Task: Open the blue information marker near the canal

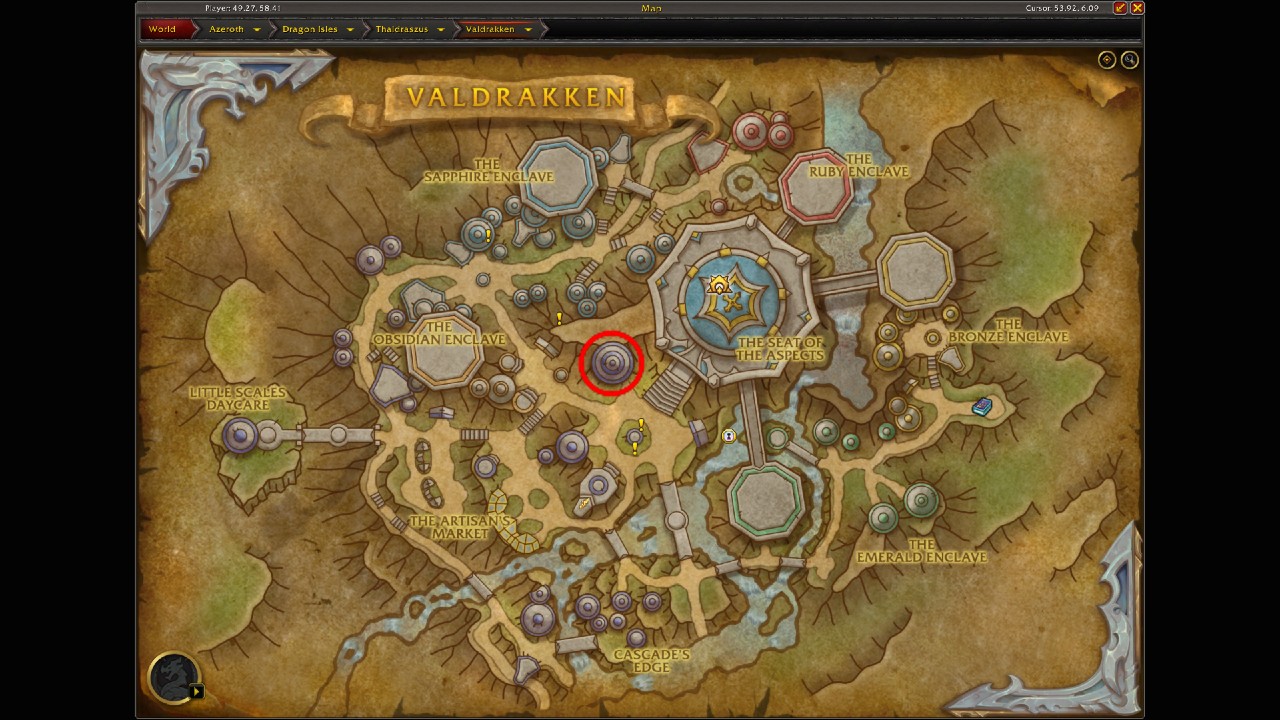Action: [x=727, y=435]
